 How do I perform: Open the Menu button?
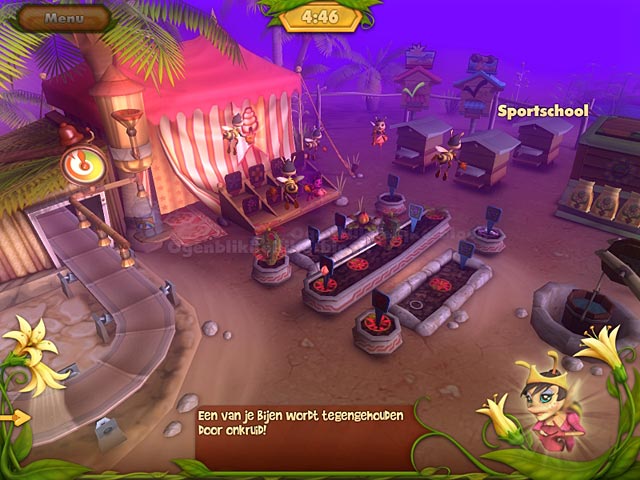click(x=64, y=17)
